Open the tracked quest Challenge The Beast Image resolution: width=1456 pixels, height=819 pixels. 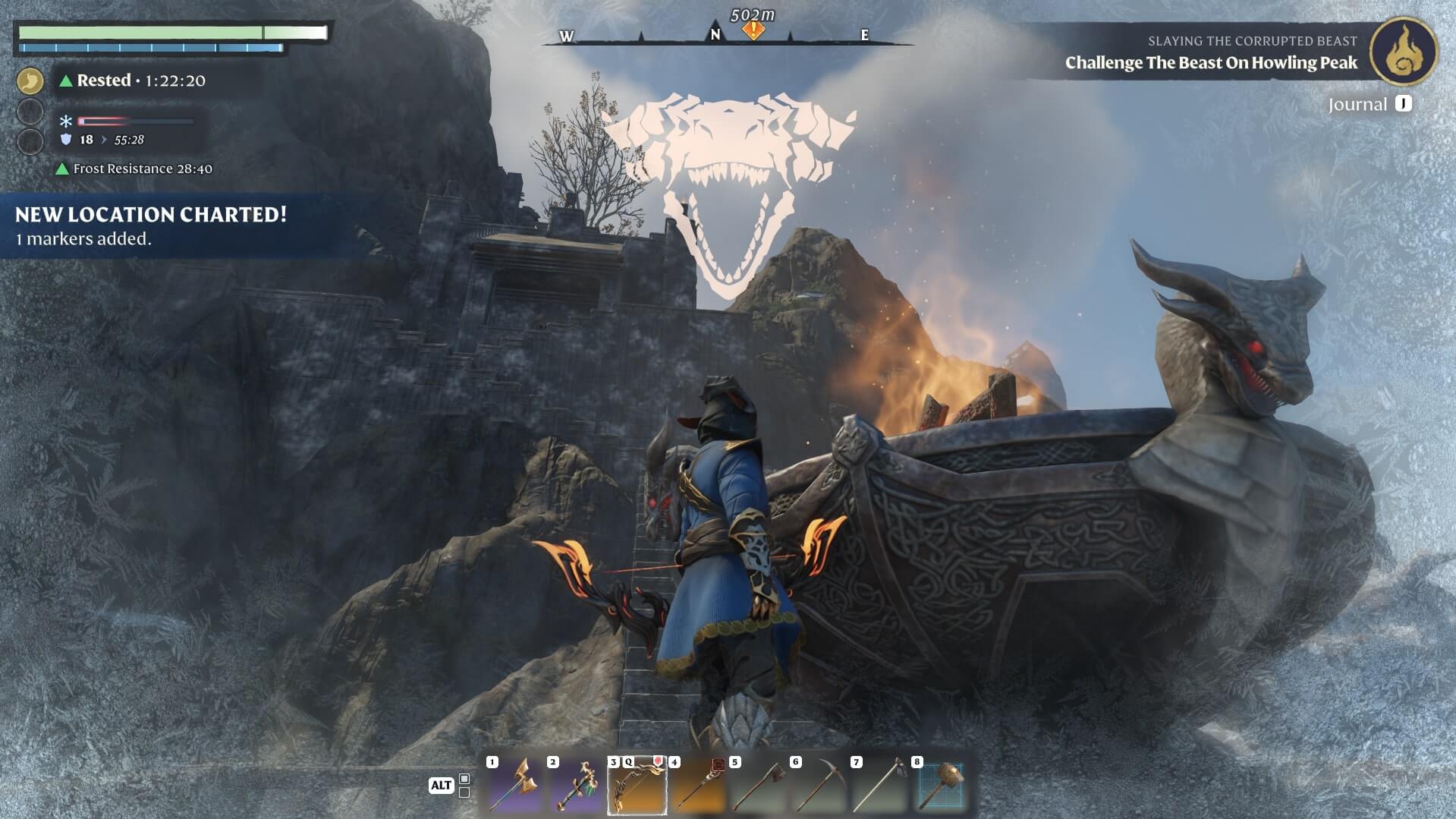pos(1211,63)
